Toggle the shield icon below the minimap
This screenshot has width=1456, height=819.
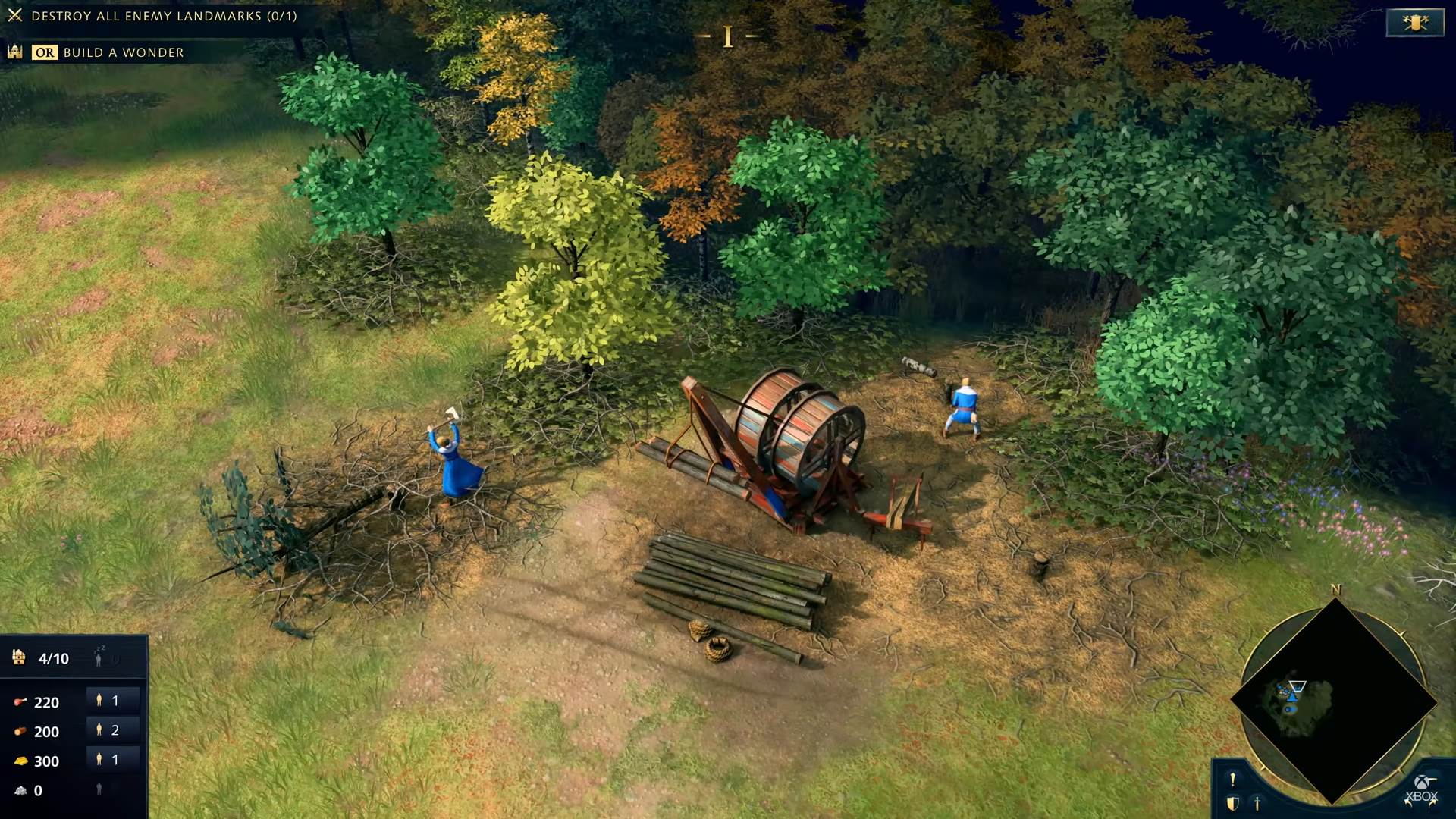tap(1232, 804)
